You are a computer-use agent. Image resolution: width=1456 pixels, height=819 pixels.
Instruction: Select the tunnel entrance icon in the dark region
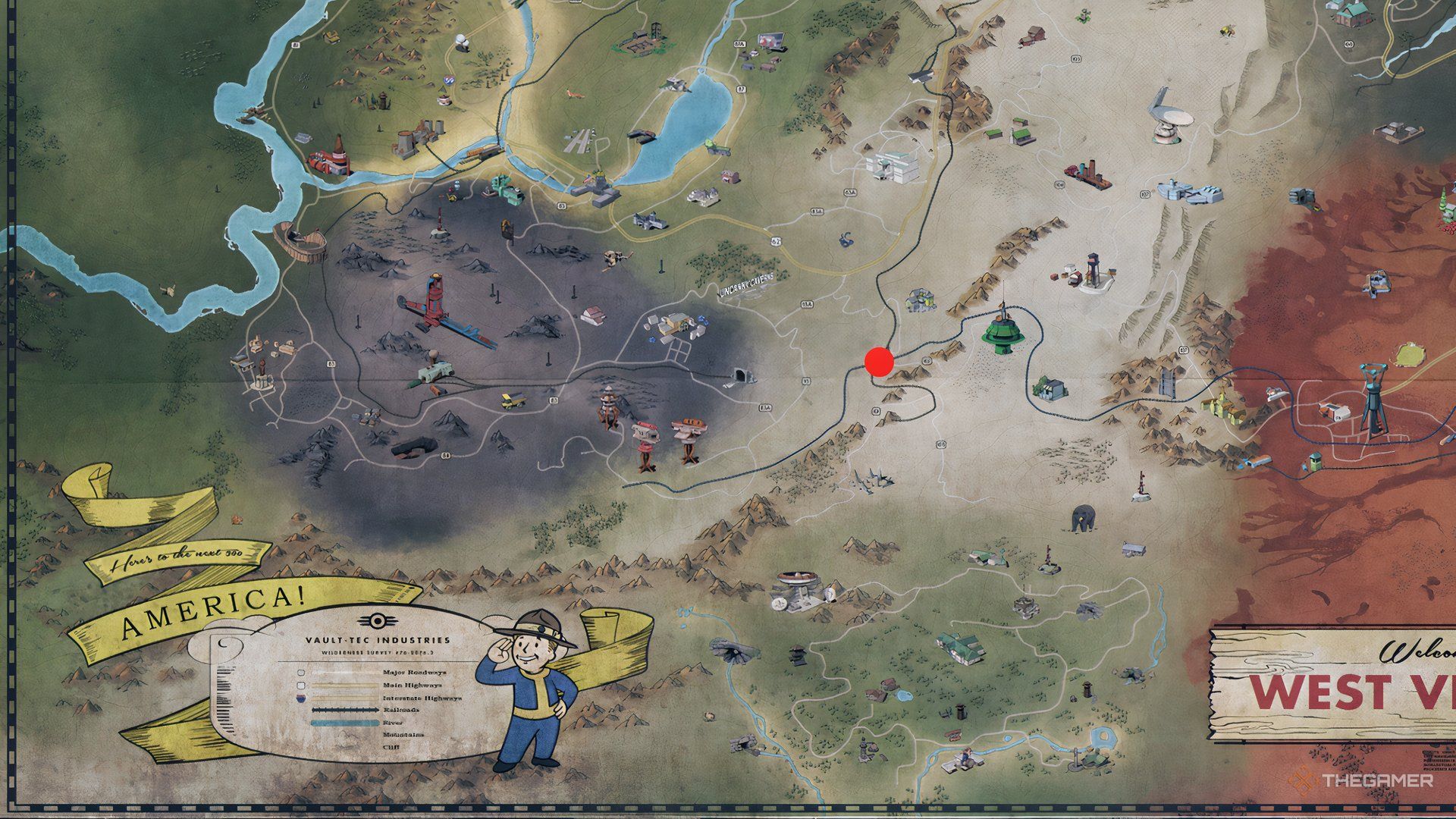click(x=739, y=375)
